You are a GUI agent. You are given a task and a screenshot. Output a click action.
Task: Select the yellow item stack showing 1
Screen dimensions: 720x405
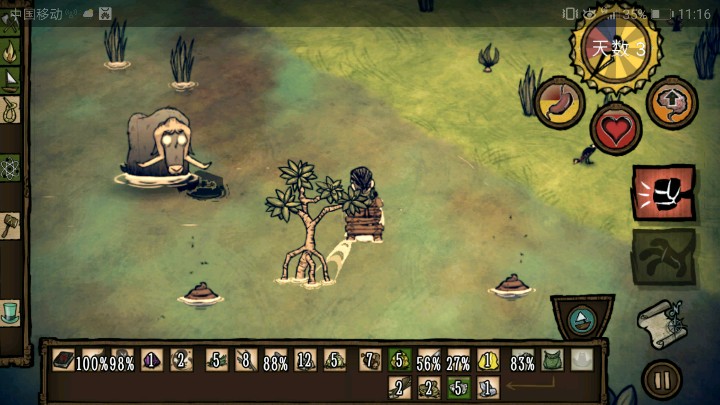coord(490,360)
